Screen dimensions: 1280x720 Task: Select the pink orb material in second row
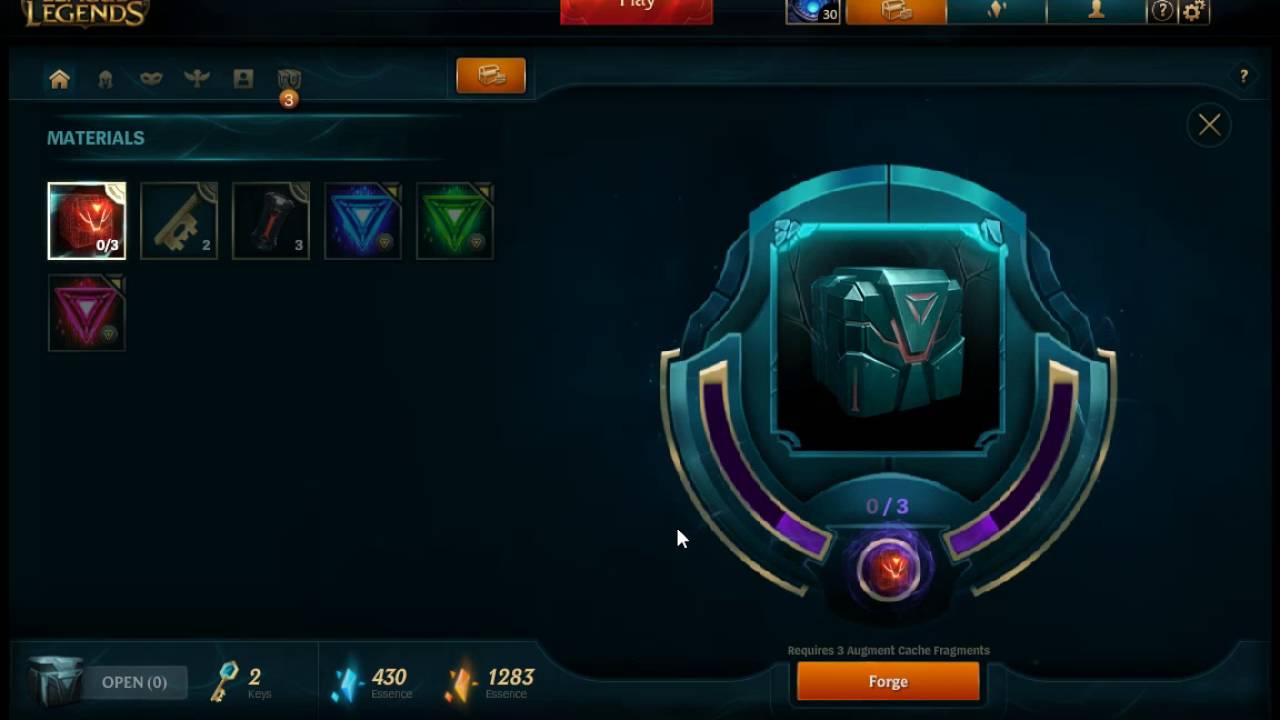click(x=87, y=313)
